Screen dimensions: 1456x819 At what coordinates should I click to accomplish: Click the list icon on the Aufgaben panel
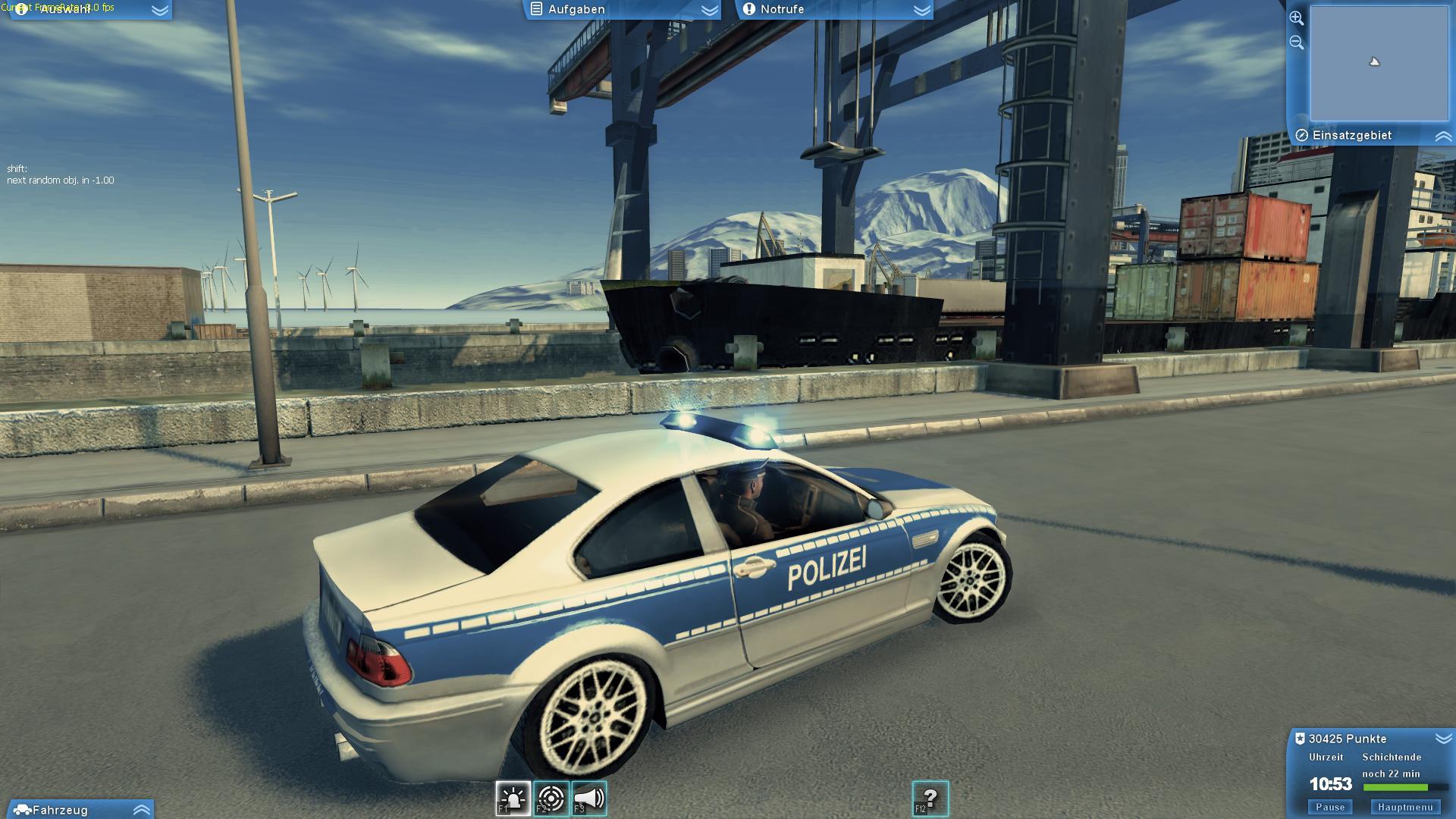click(x=538, y=9)
